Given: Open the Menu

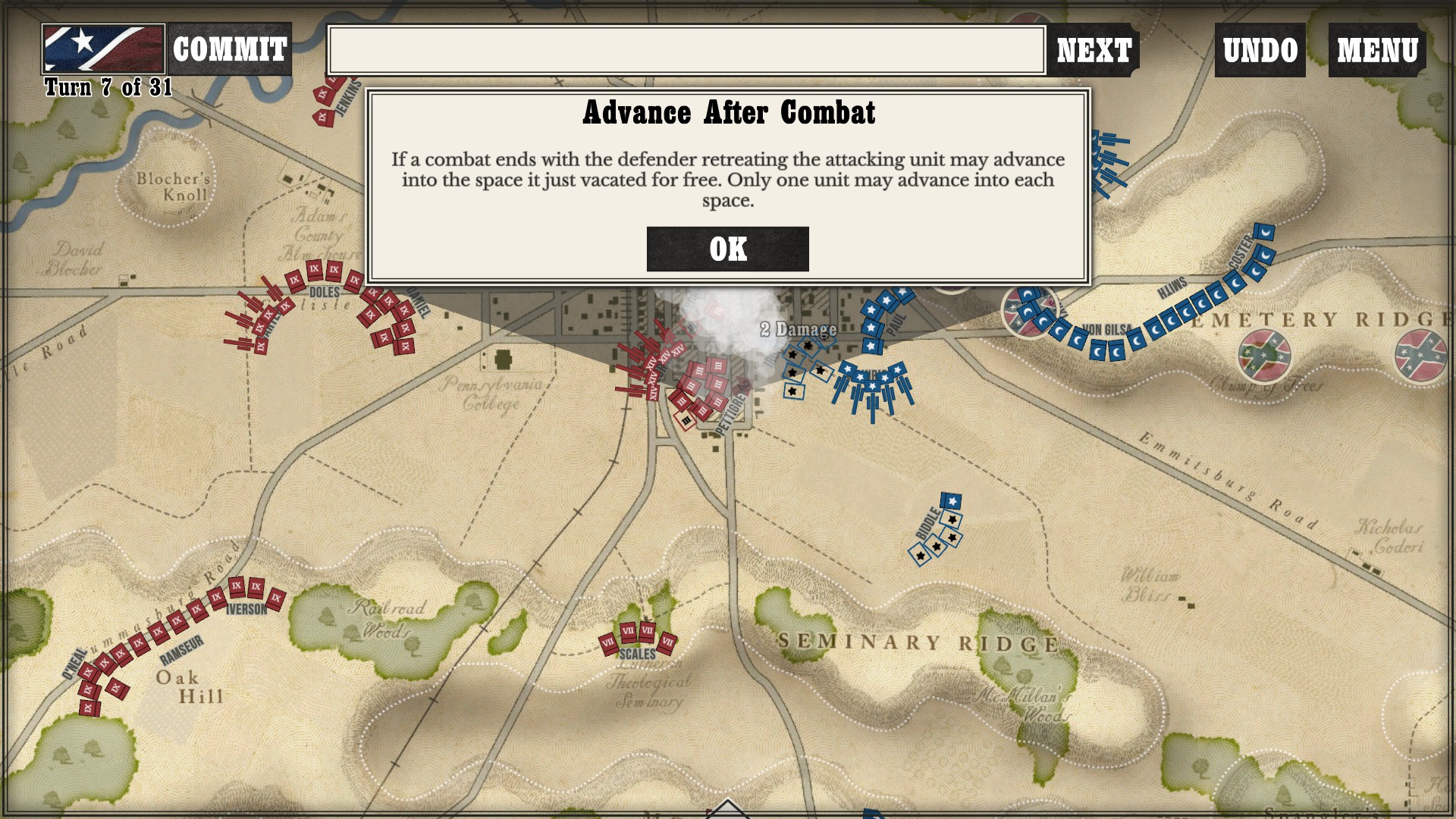Looking at the screenshot, I should pos(1376,50).
